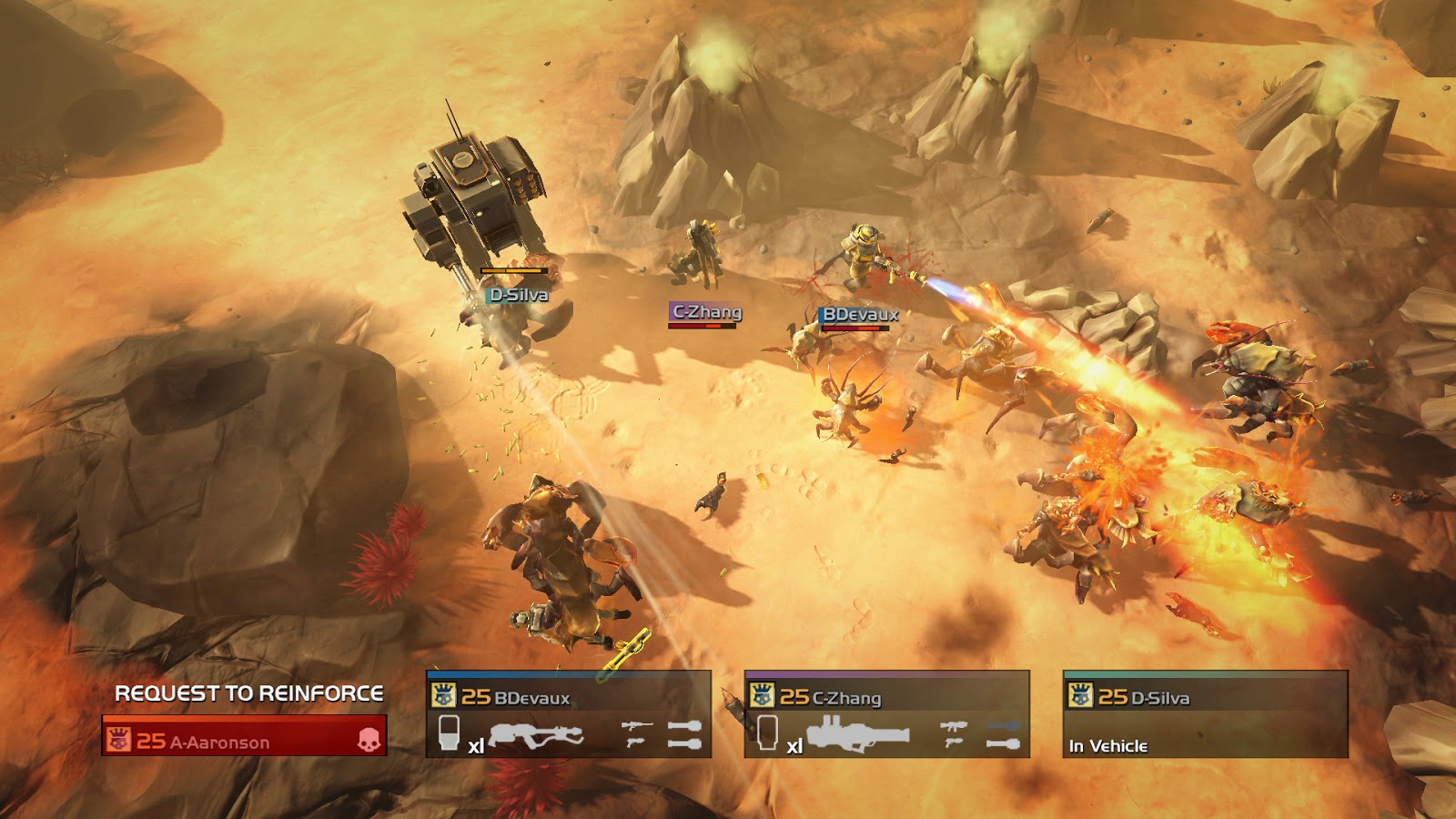Click BDevaux's ammo magazine icon
1456x819 pixels.
(449, 733)
